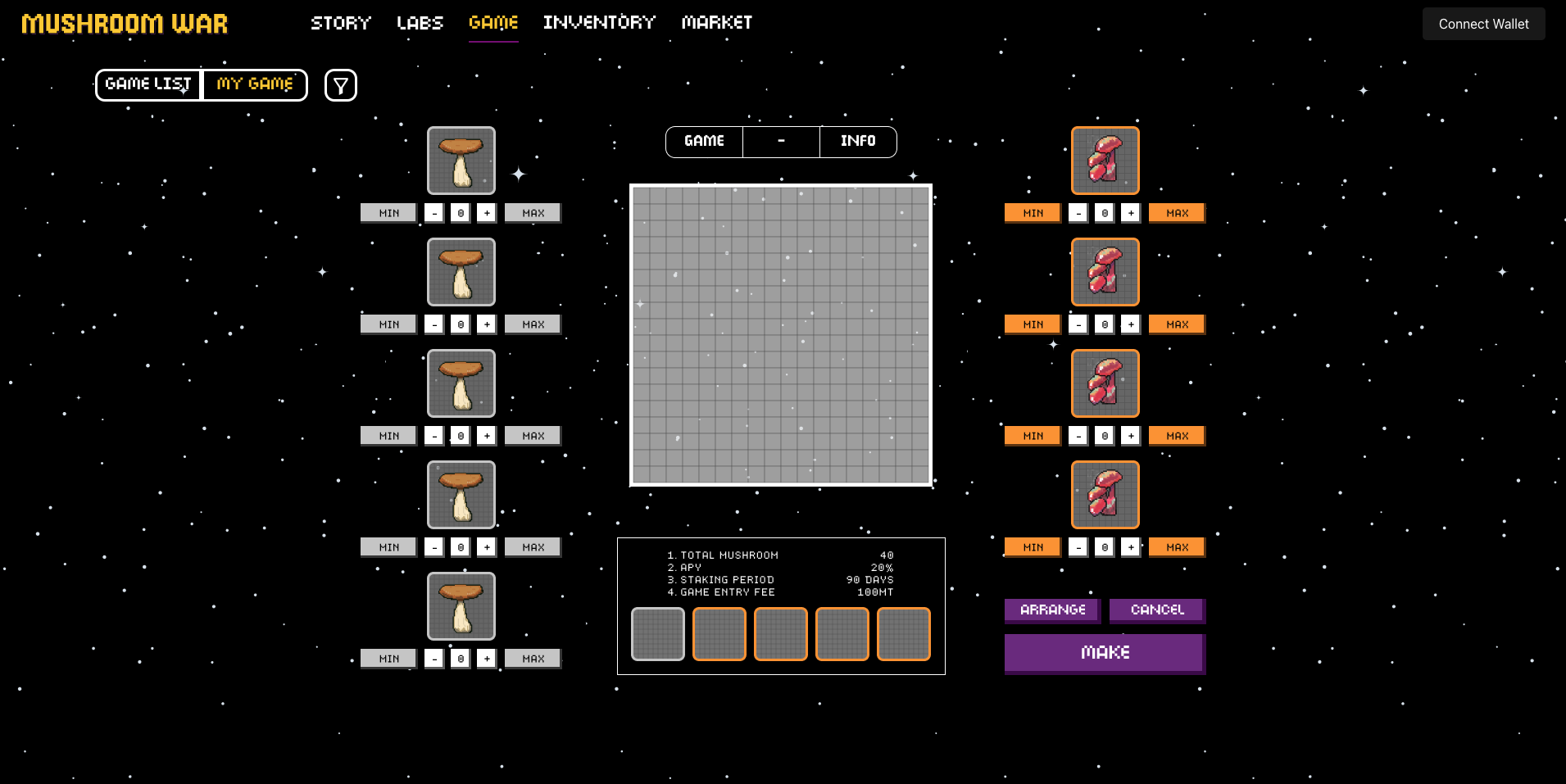Viewport: 1566px width, 784px height.
Task: Open the Inventory page
Action: pyautogui.click(x=599, y=23)
